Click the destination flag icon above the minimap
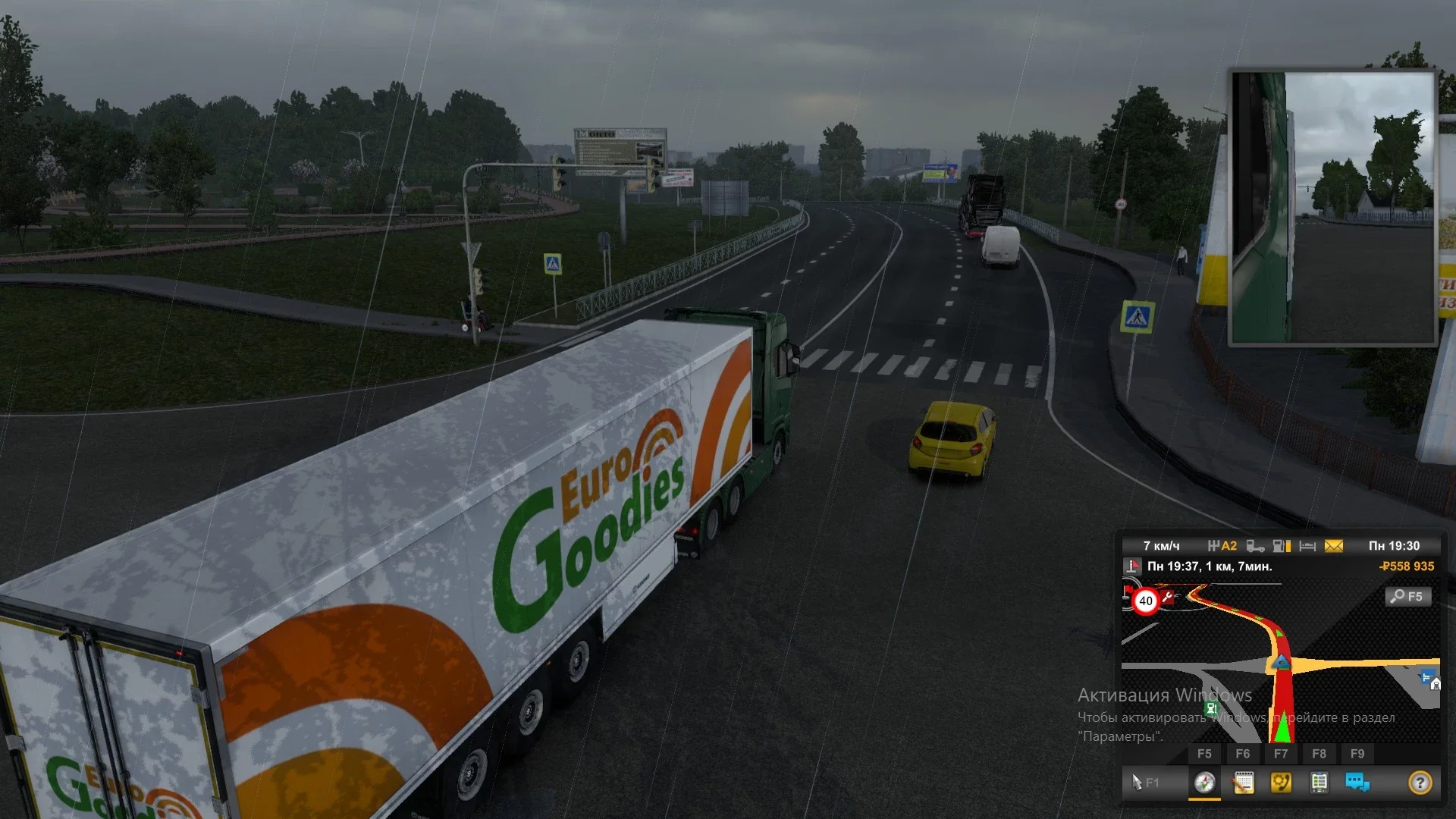1456x819 pixels. [x=1132, y=566]
